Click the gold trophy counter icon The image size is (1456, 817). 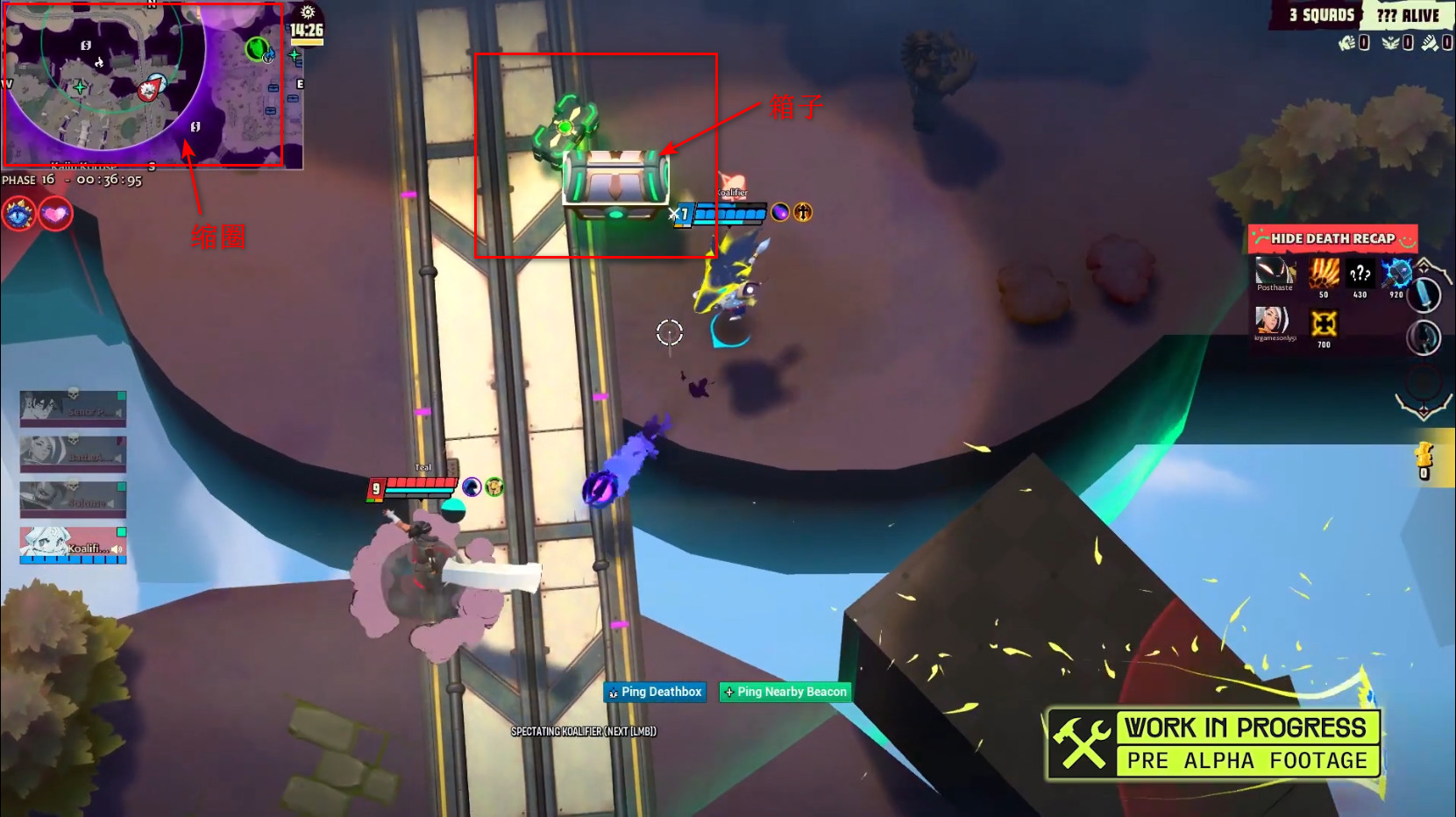pos(1424,457)
